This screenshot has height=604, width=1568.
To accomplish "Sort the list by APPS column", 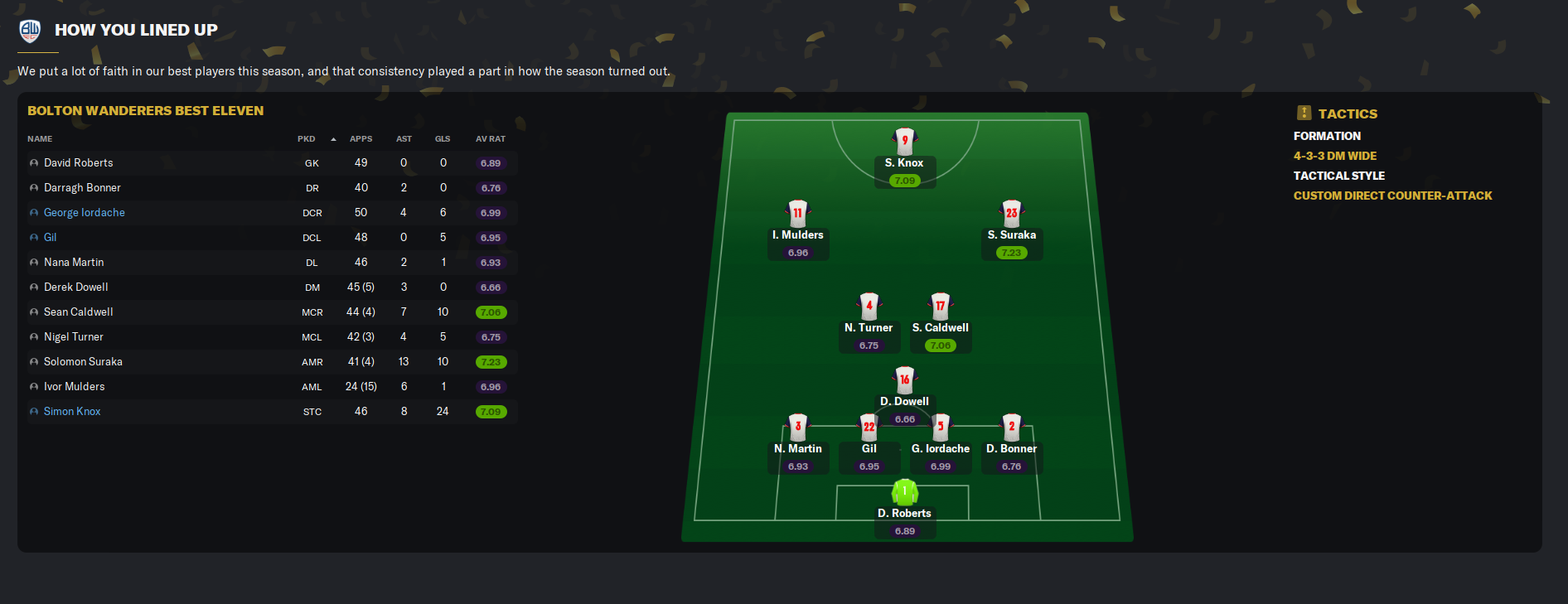I will [361, 139].
